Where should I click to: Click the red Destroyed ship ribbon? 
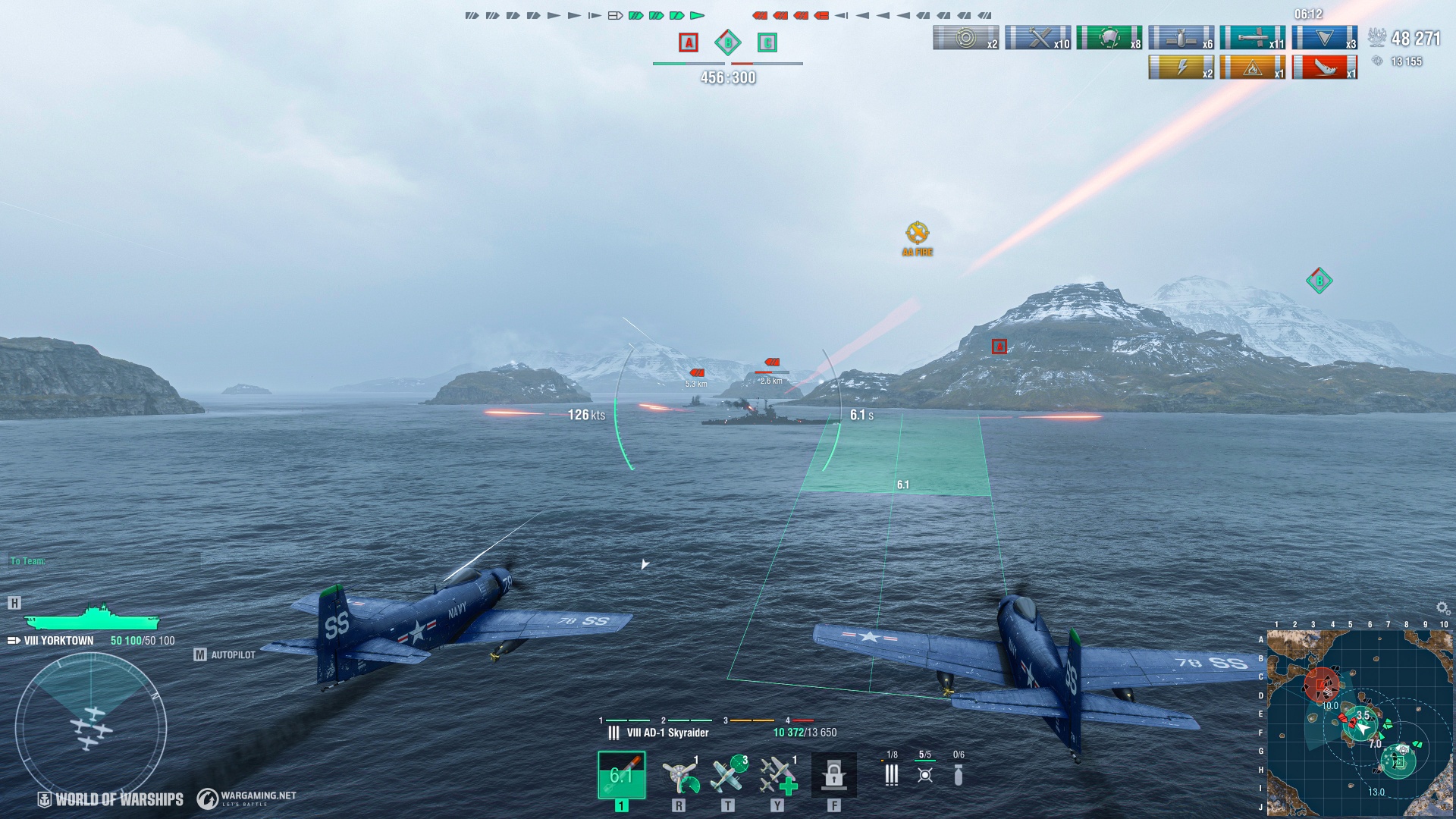[1324, 67]
